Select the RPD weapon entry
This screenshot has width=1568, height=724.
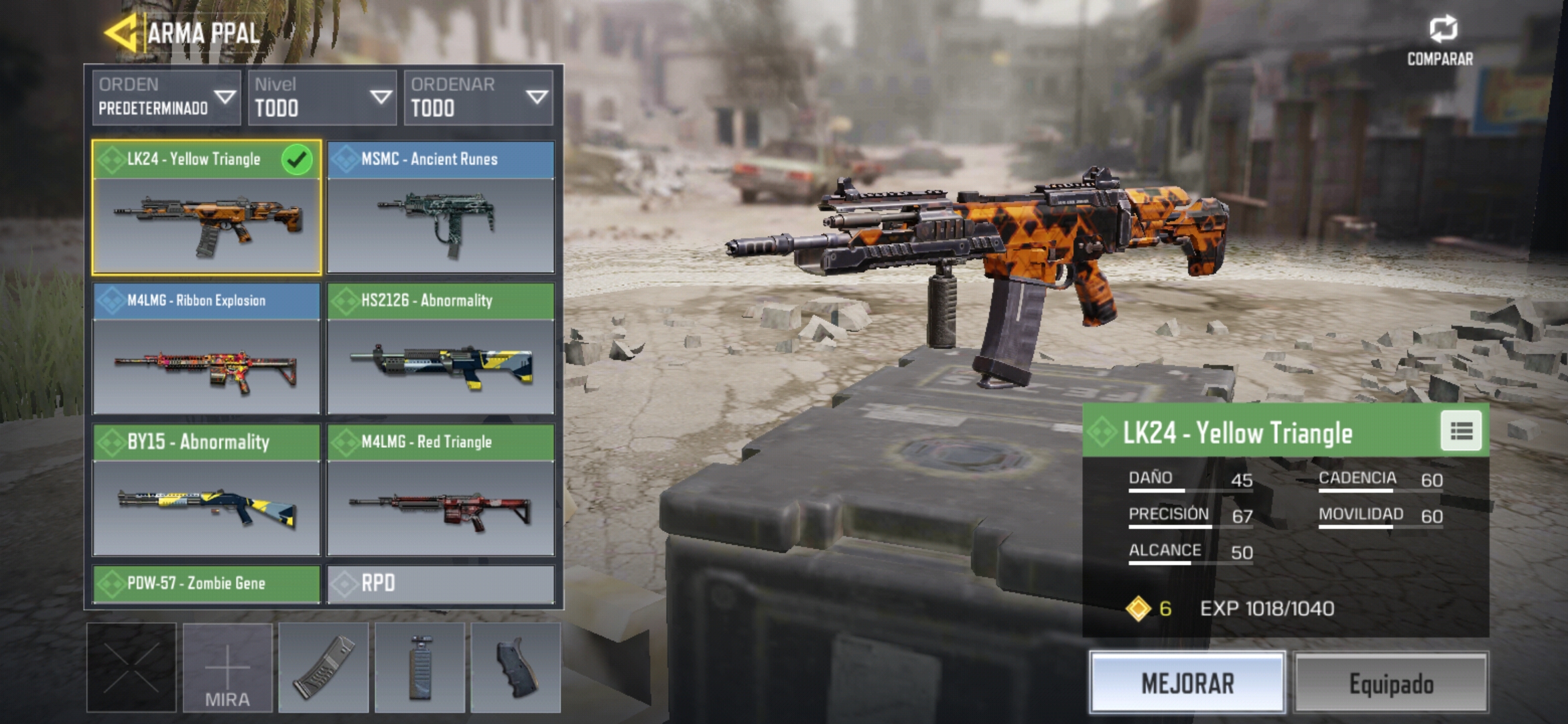pos(441,583)
